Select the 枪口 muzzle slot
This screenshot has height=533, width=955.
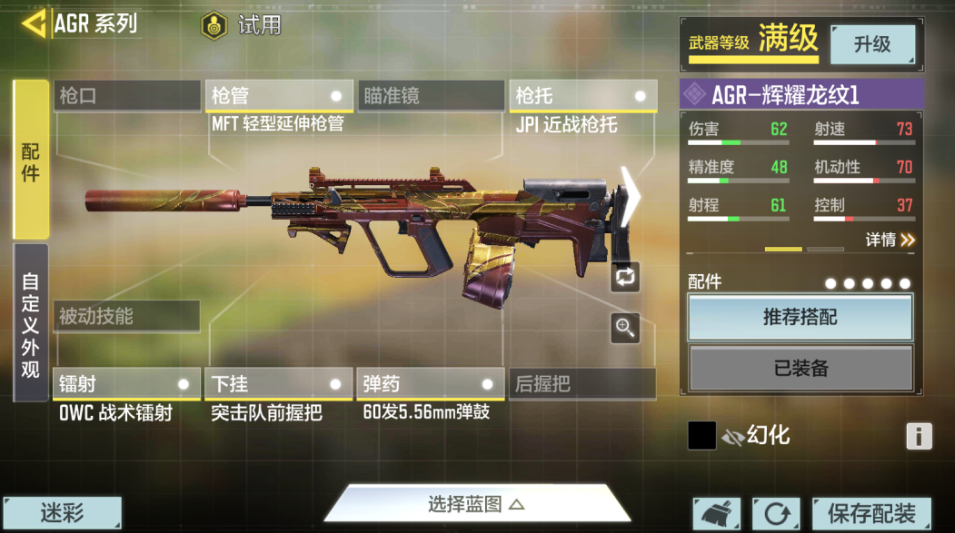point(127,96)
